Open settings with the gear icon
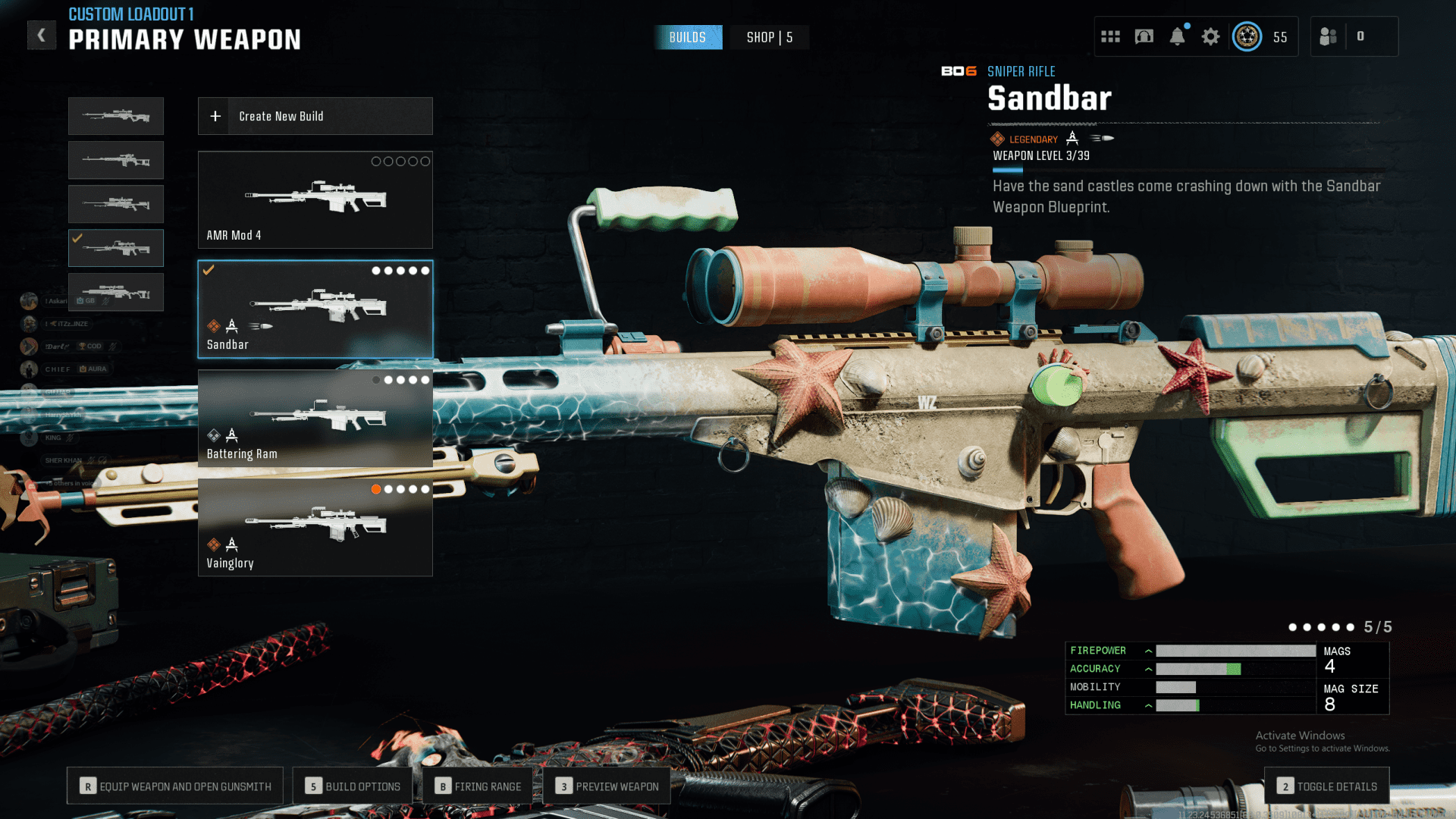 pos(1210,36)
